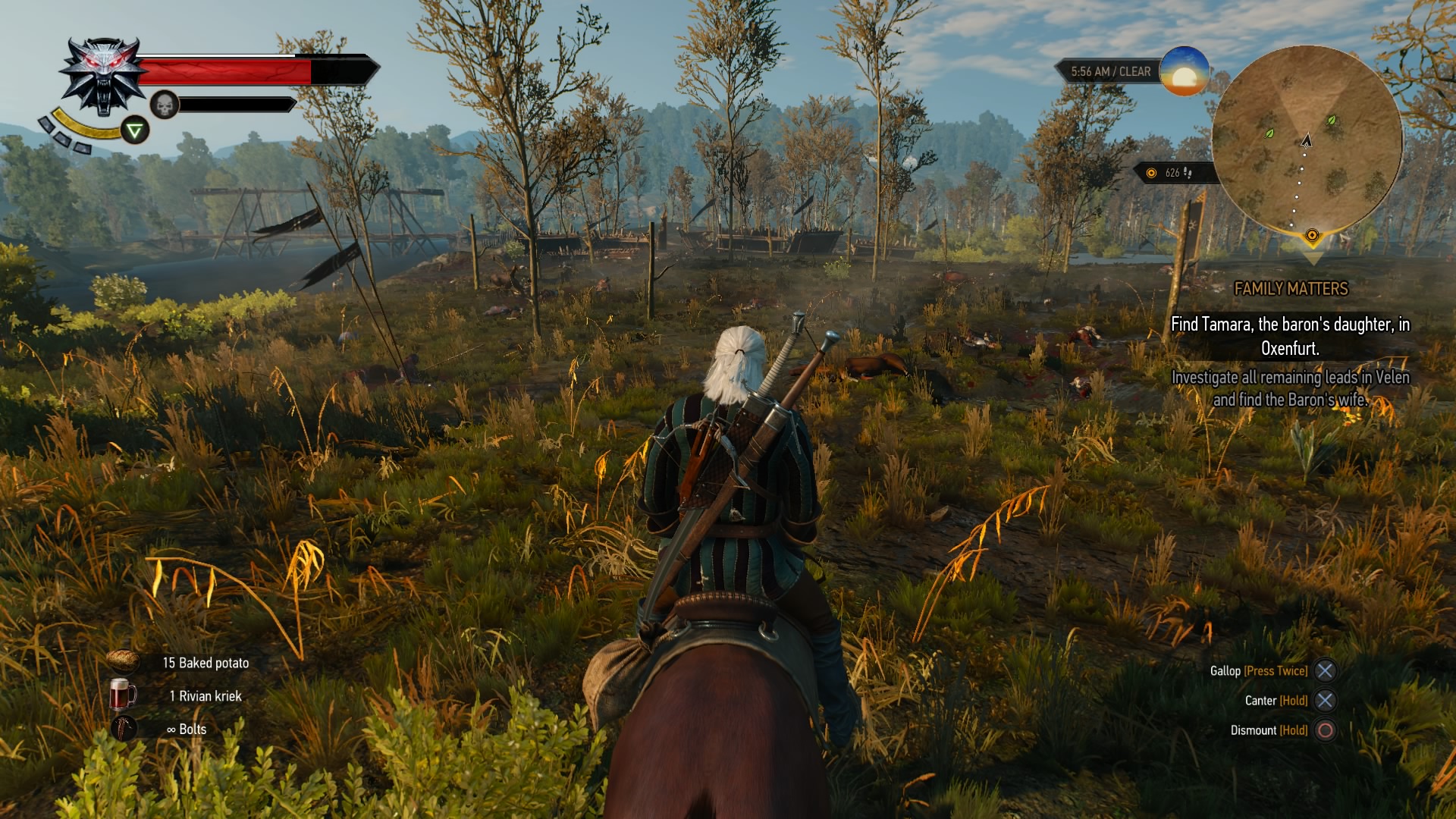Open the Family Matters quest tracker
Screen dimensions: 1456x819
[1291, 289]
